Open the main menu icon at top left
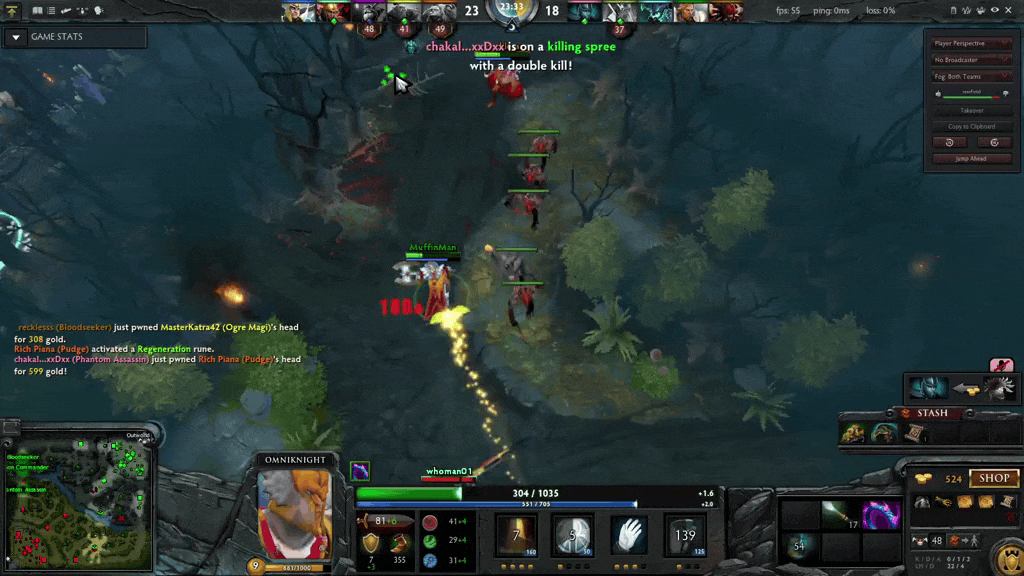Screen dimensions: 1024x576 pyautogui.click(x=14, y=10)
